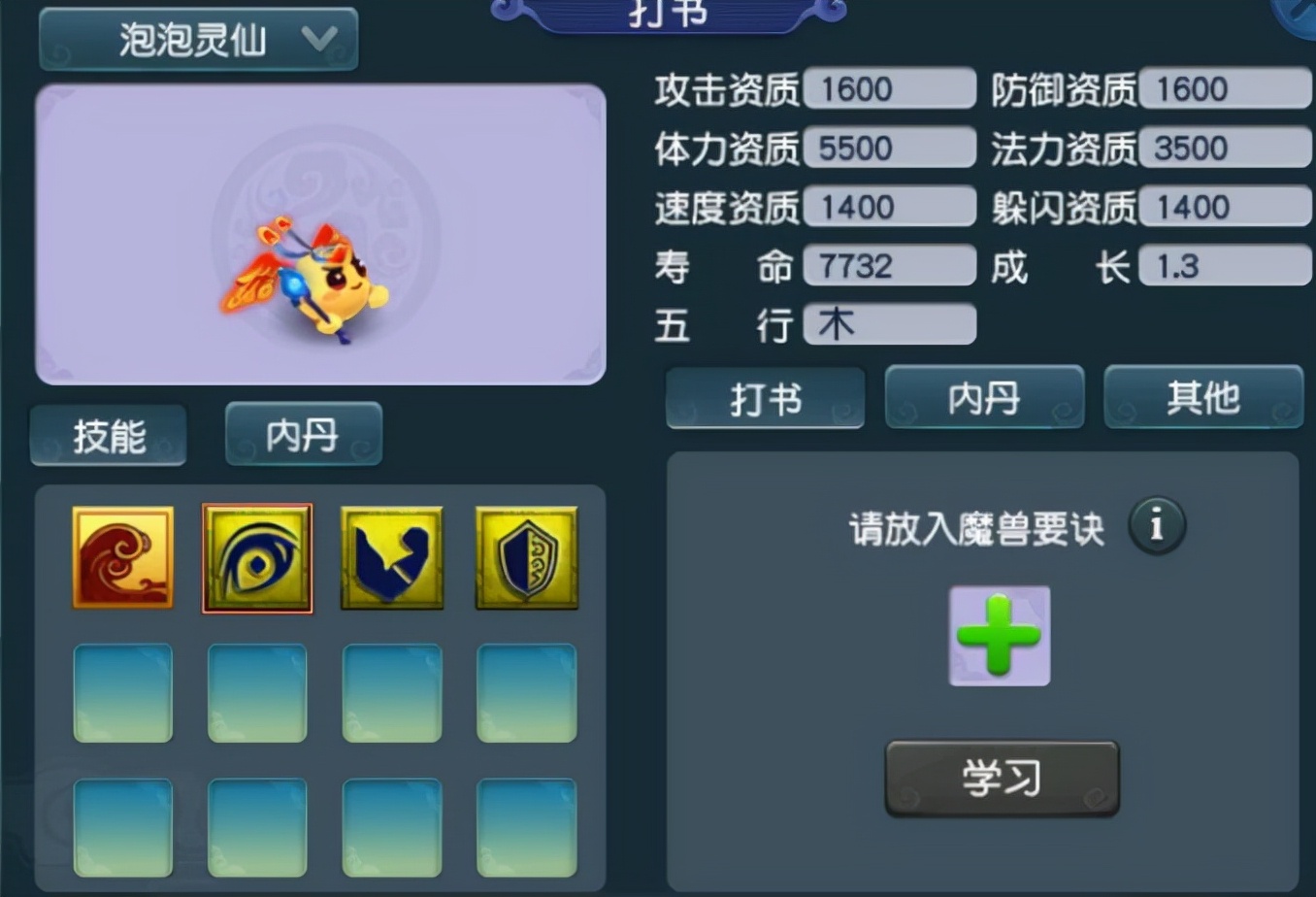Toggle the 内丹 button under the portrait

pos(303,435)
